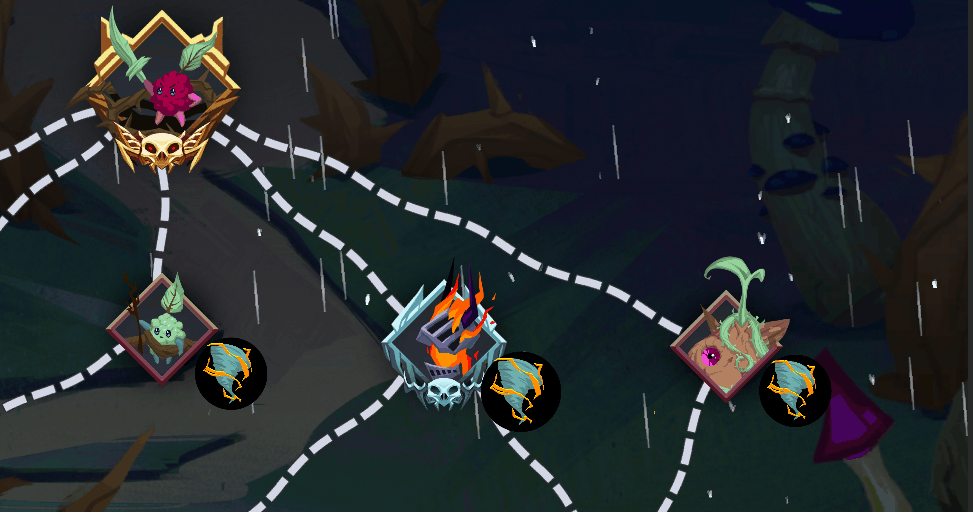Screen dimensions: 973x512
Task: Inspect the tornado icon beside the leaf creature
Action: tap(231, 374)
